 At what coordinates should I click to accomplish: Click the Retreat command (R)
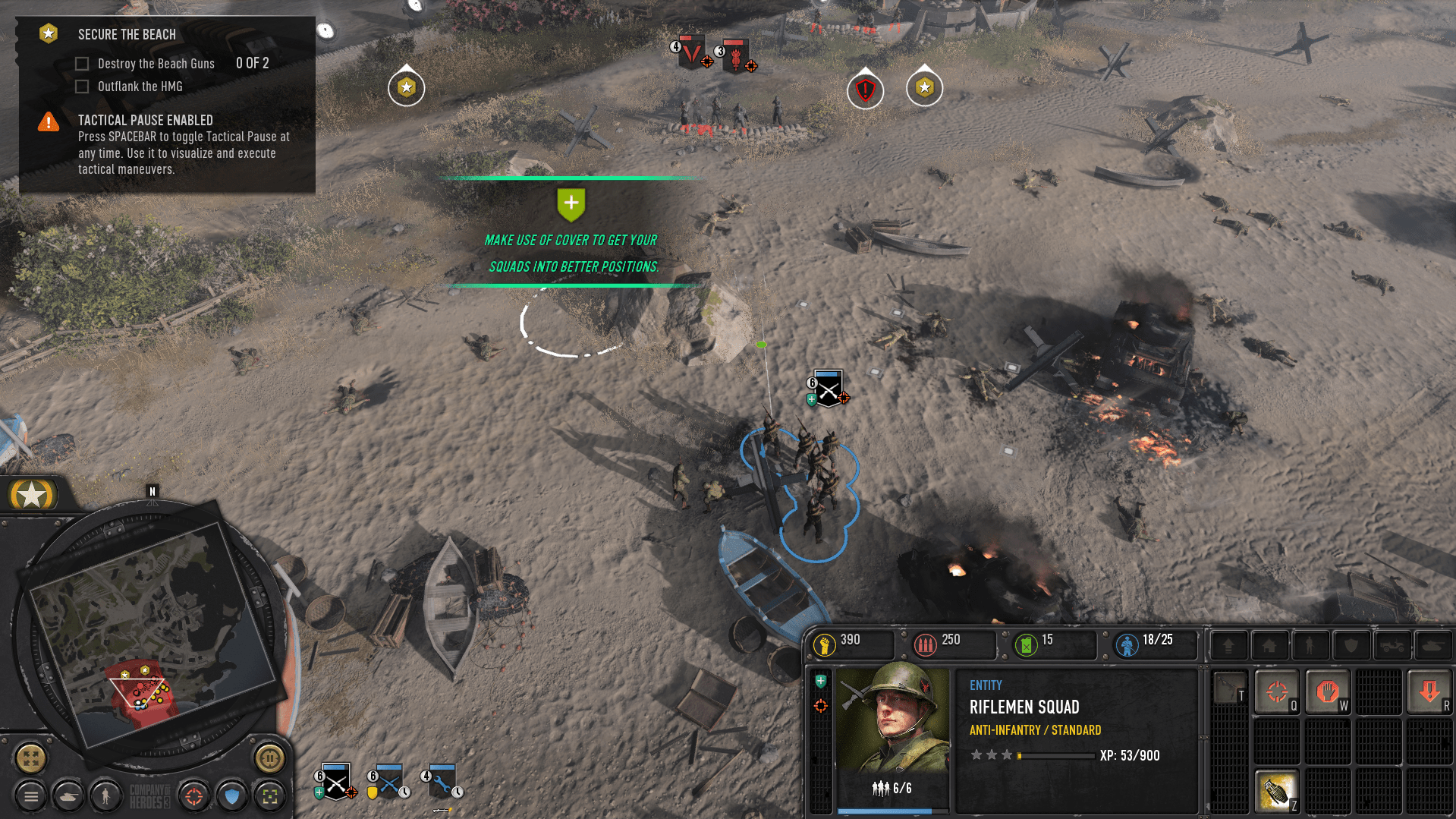(x=1429, y=691)
